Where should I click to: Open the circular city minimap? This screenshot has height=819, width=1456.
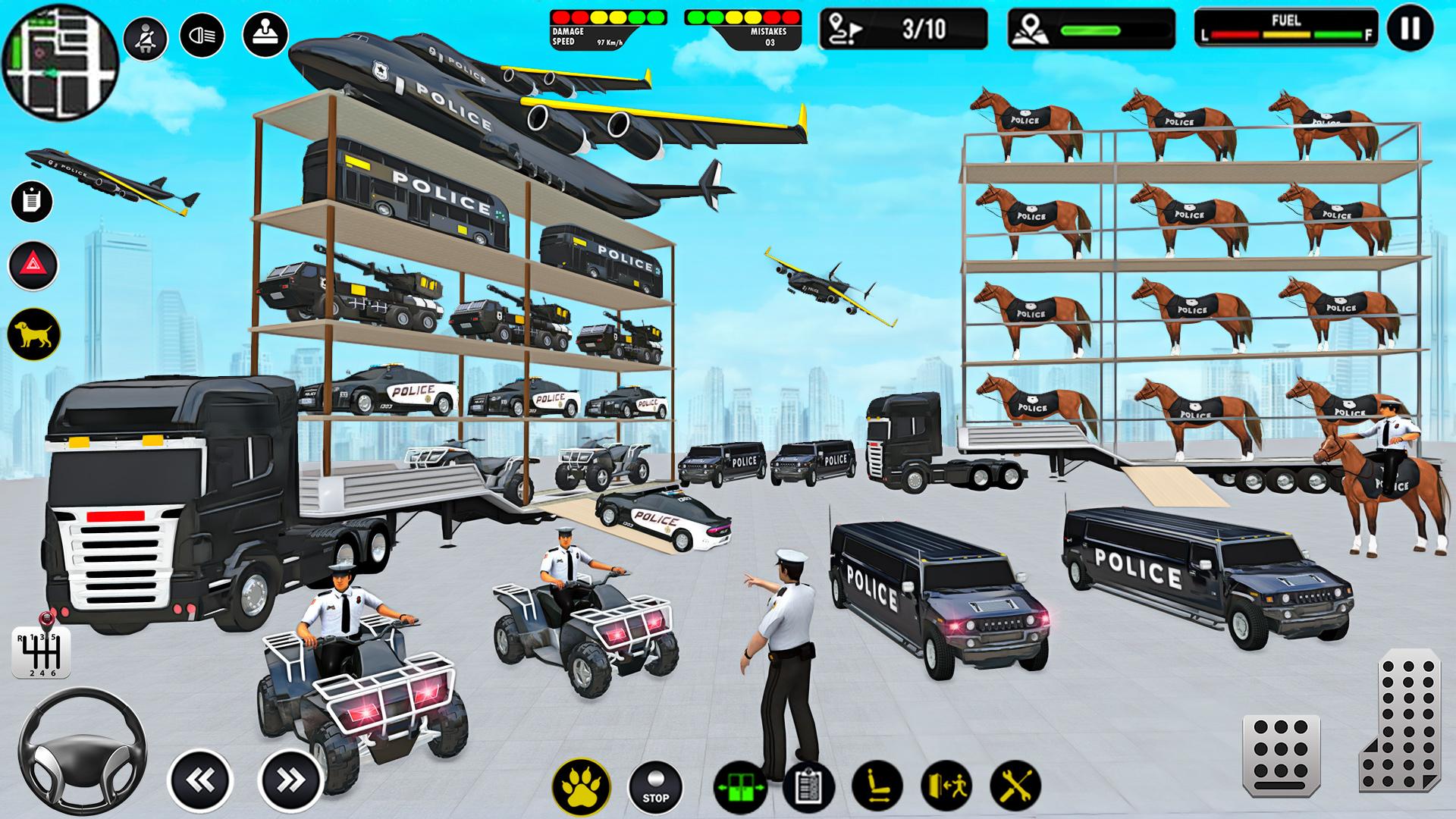61,61
